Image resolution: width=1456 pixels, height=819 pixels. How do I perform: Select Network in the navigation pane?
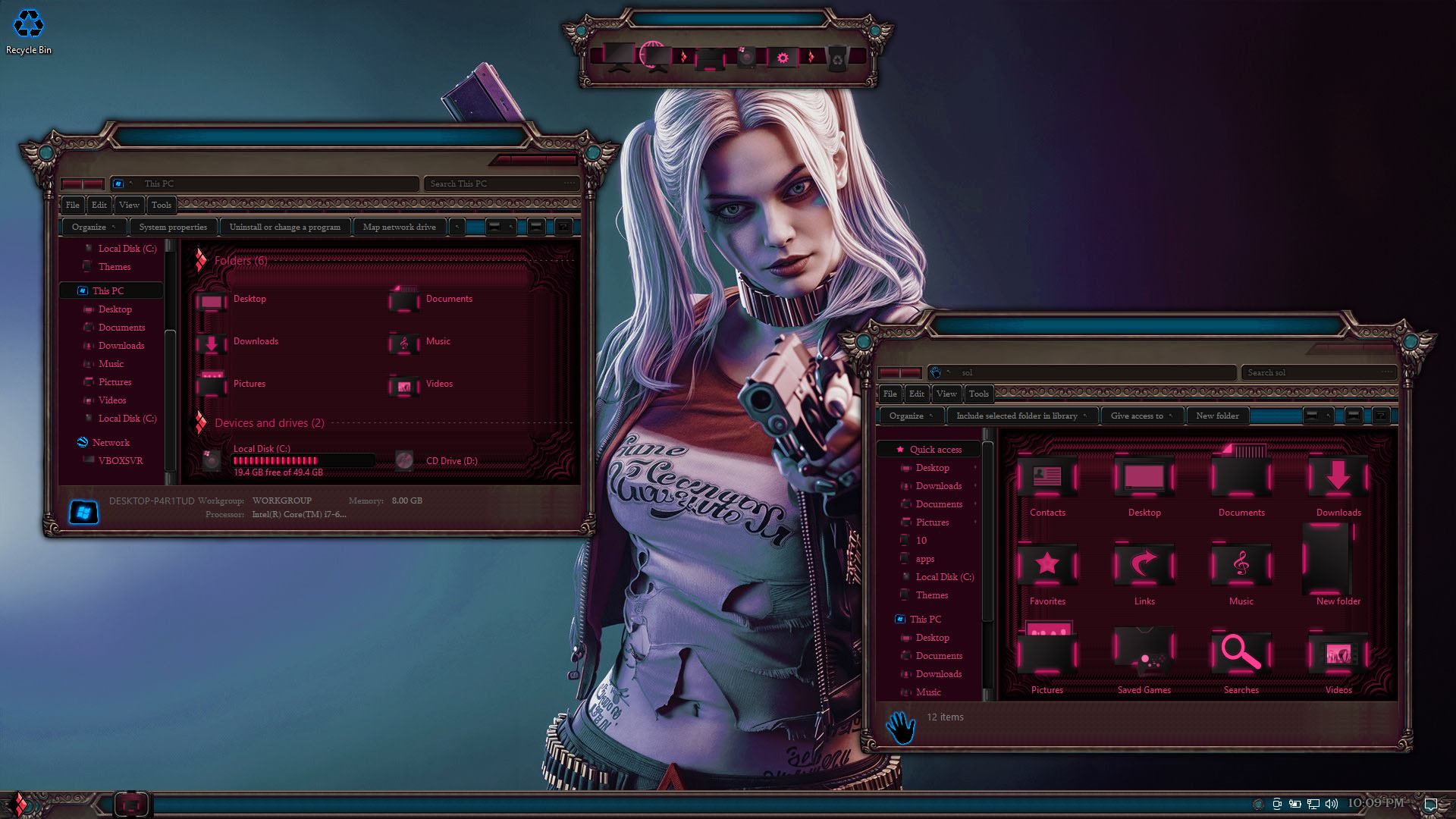(x=111, y=442)
